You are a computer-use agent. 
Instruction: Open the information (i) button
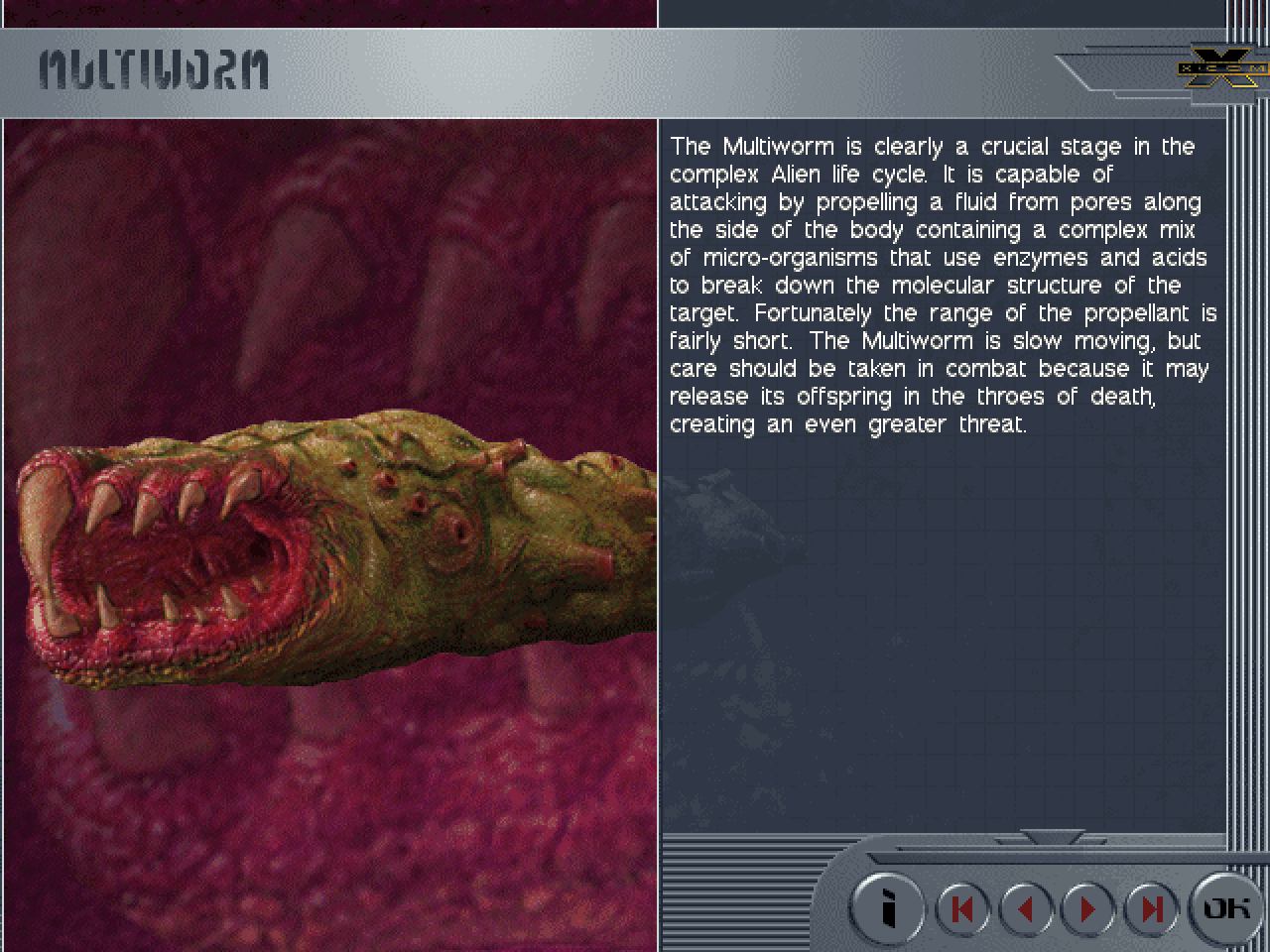click(x=888, y=907)
